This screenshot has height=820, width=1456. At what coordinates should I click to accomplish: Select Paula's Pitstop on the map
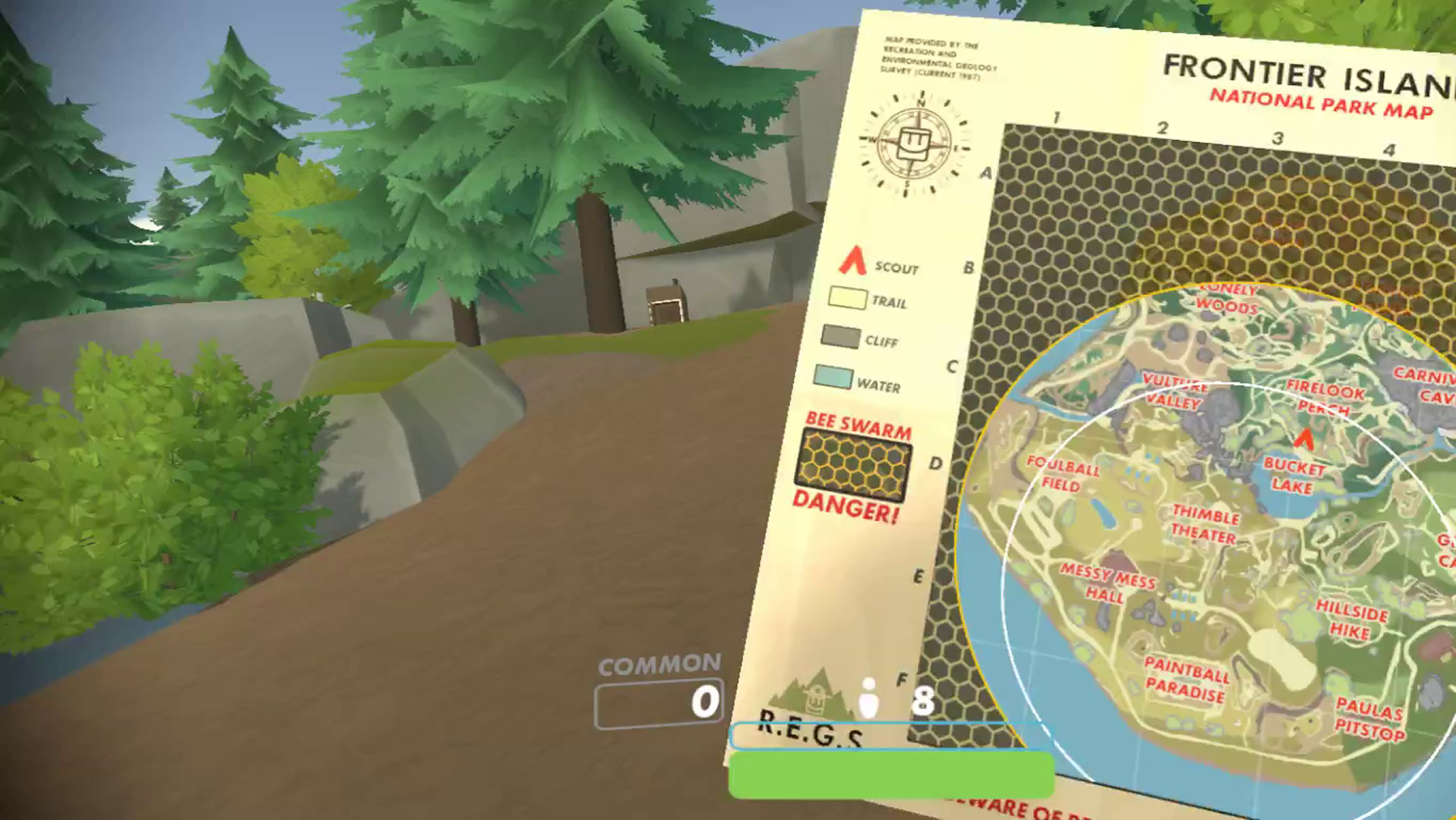1370,720
